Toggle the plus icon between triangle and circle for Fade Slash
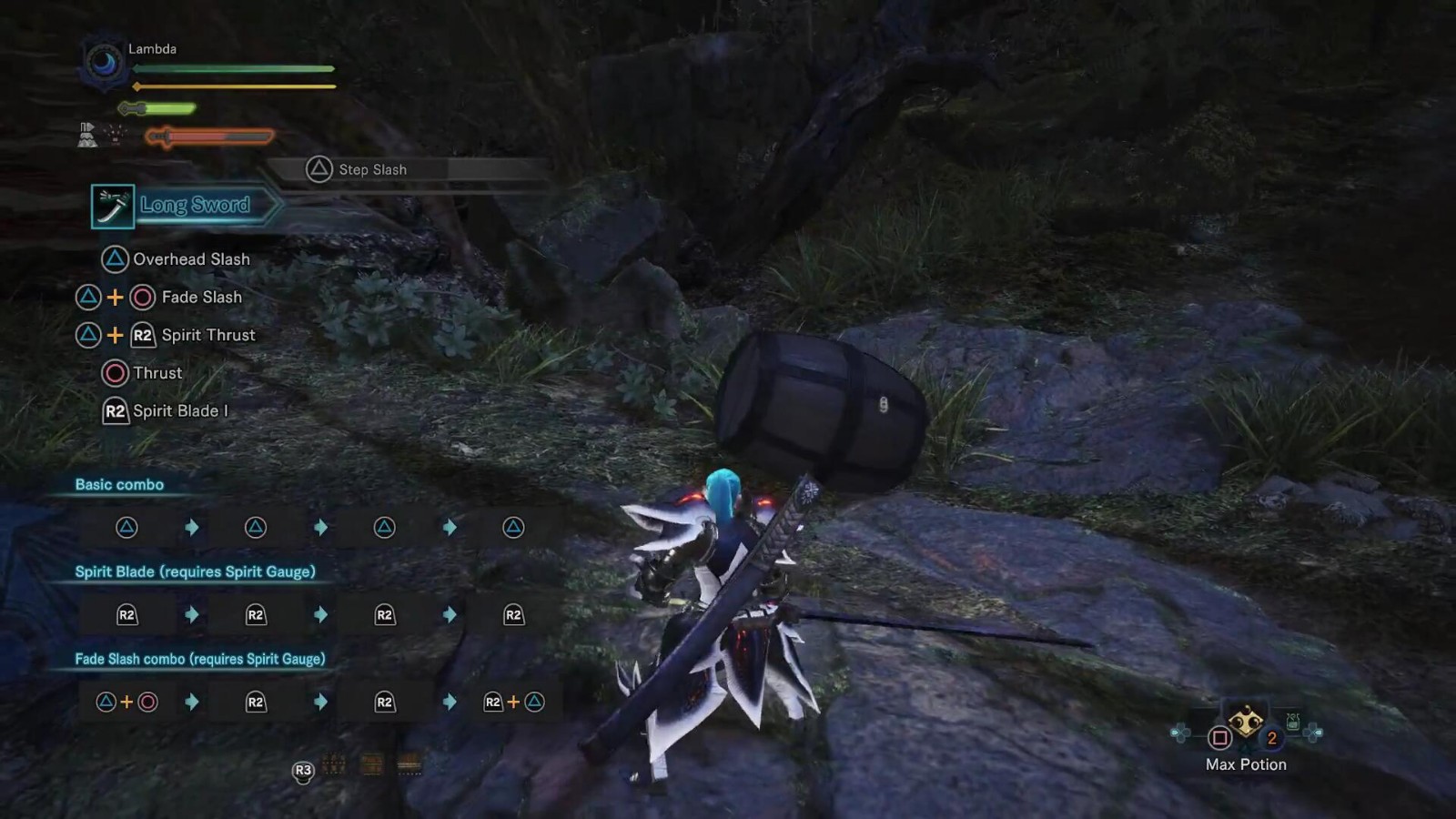Image resolution: width=1456 pixels, height=819 pixels. [113, 297]
